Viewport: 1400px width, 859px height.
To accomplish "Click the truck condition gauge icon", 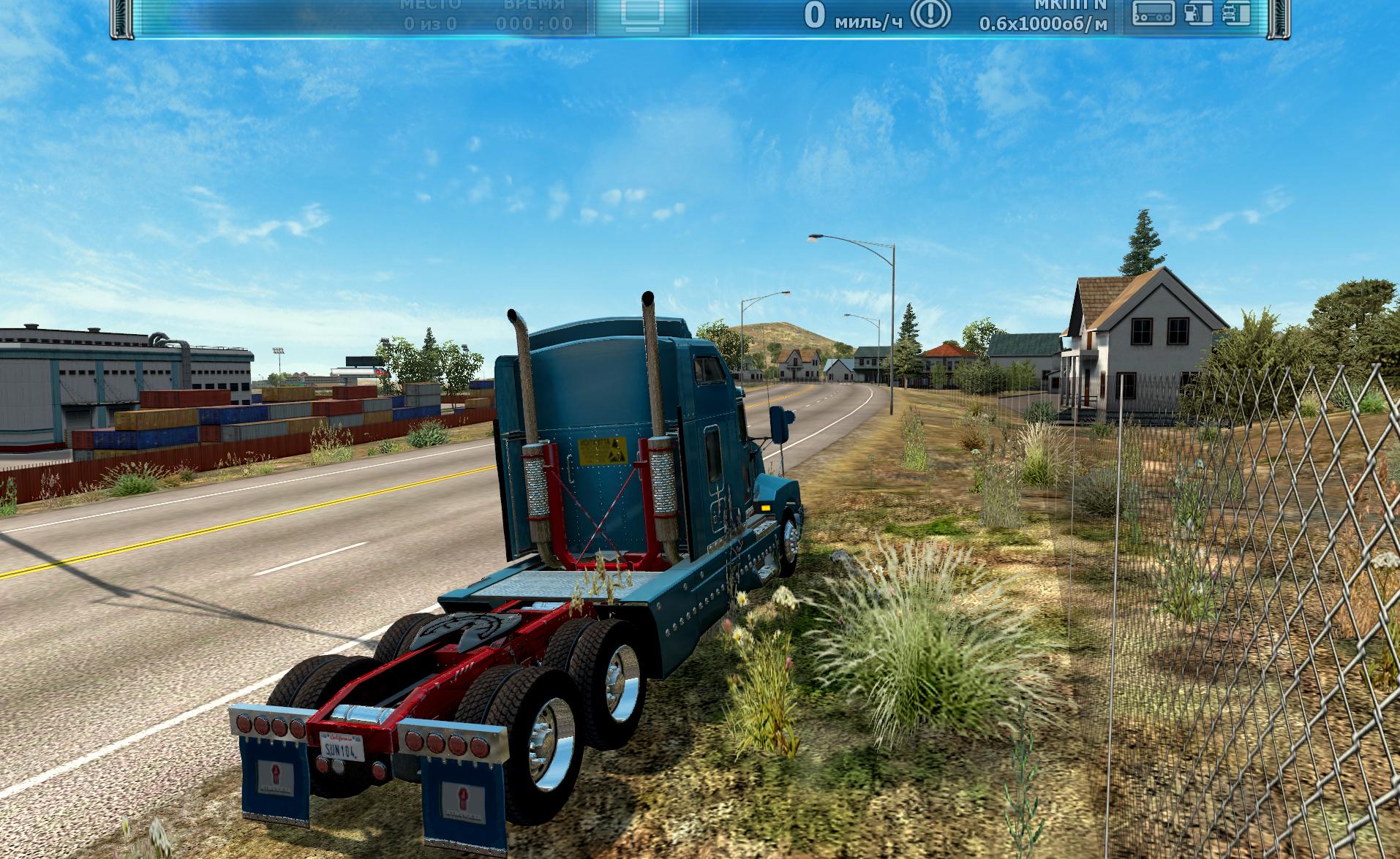I will pyautogui.click(x=1235, y=13).
